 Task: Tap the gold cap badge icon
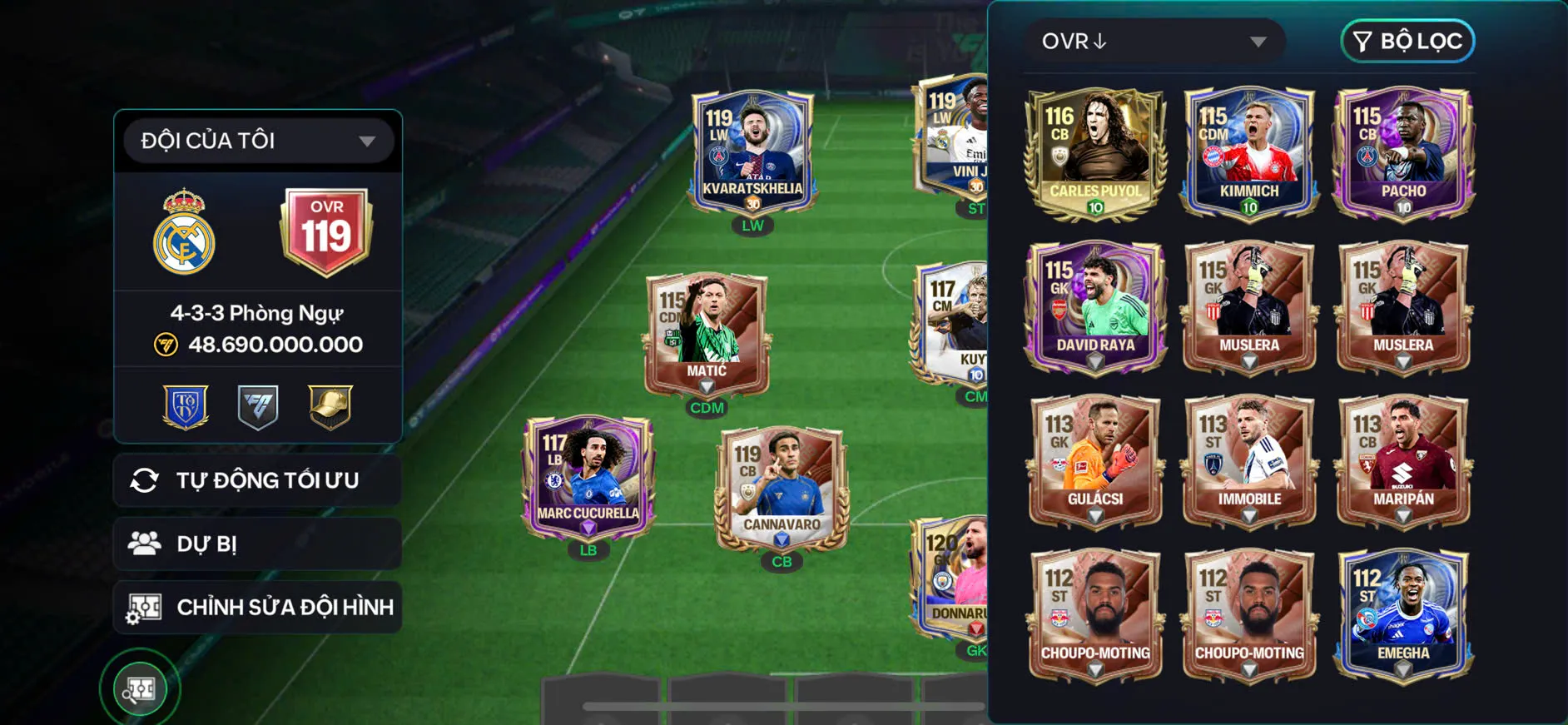pyautogui.click(x=330, y=407)
